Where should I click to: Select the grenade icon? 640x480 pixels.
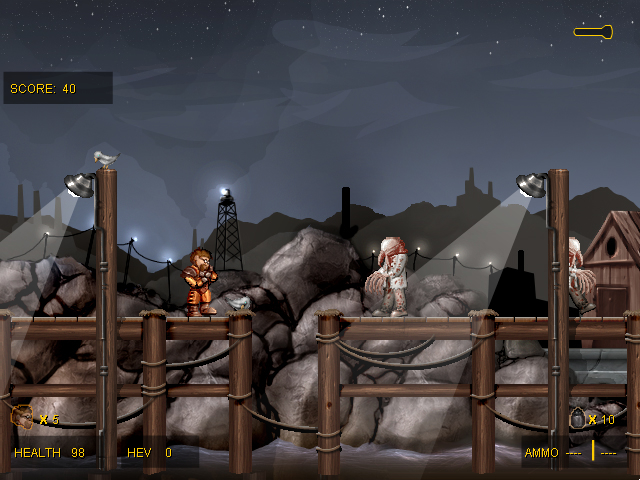tap(577, 419)
